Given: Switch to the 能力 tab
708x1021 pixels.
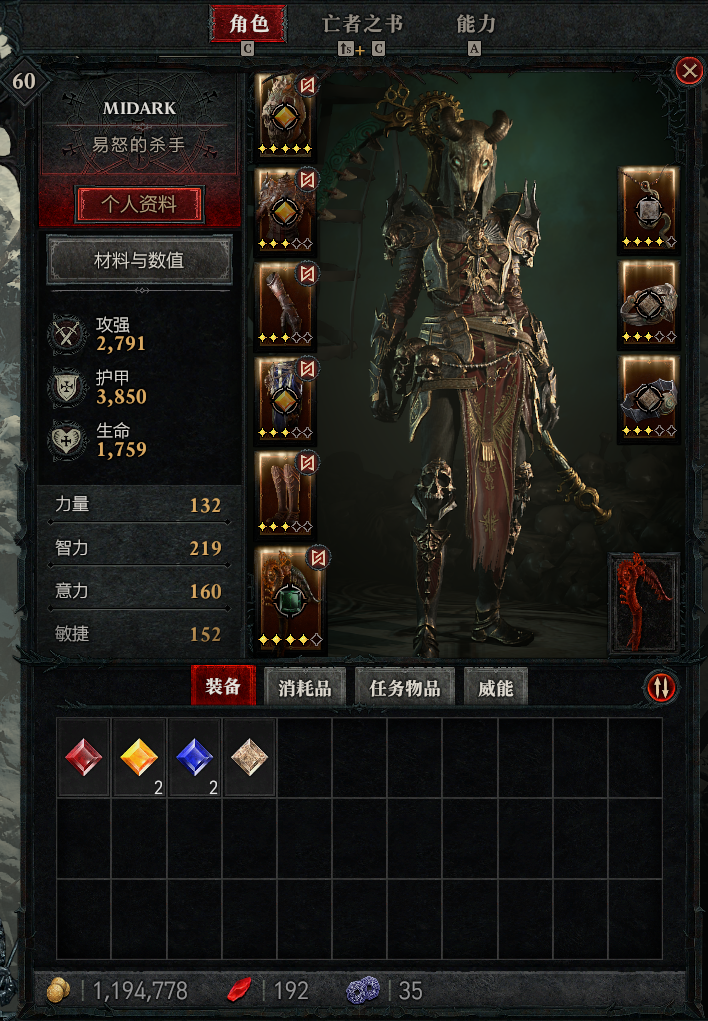Looking at the screenshot, I should point(475,24).
